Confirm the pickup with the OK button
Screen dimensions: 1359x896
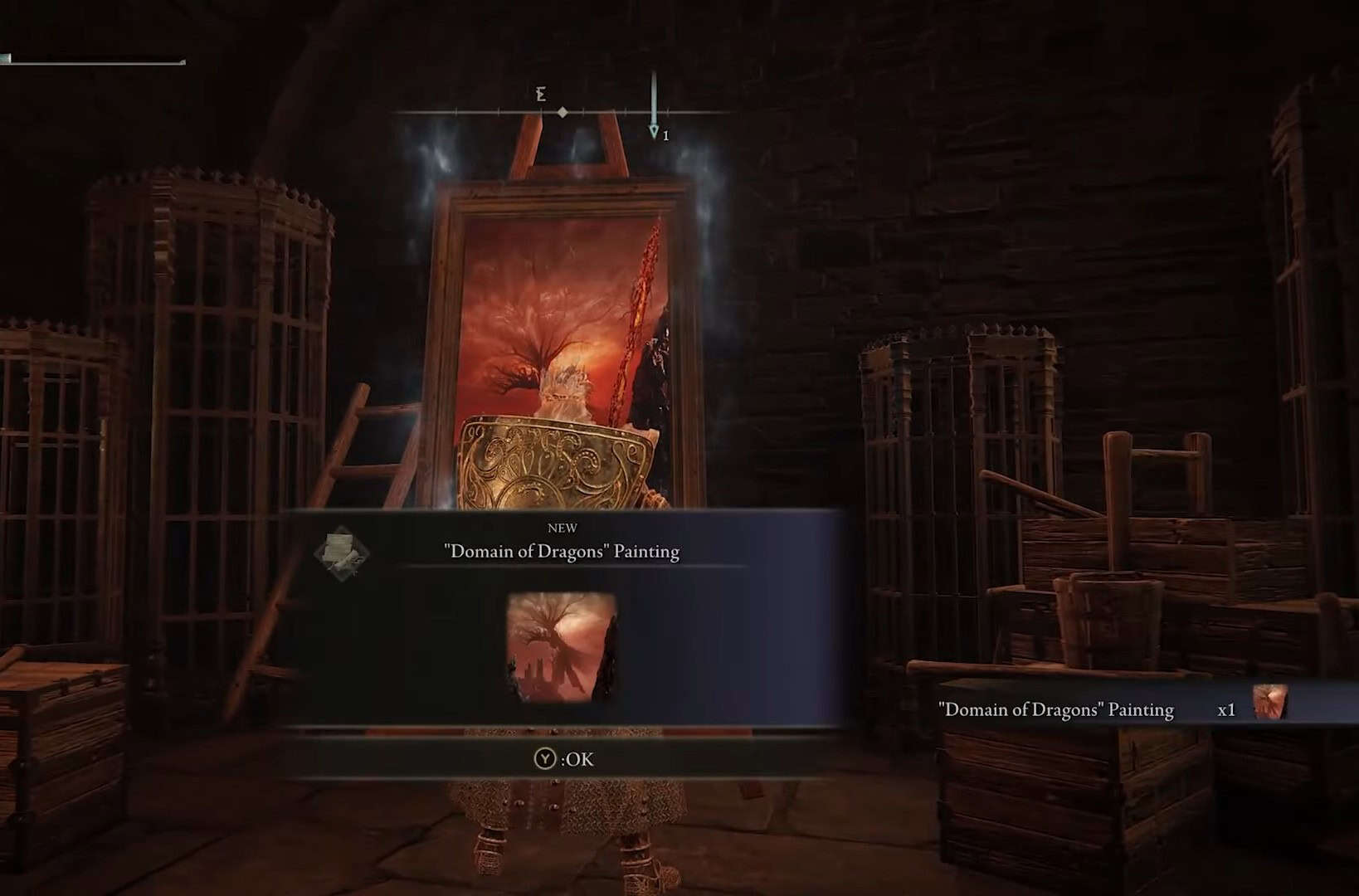coord(565,758)
